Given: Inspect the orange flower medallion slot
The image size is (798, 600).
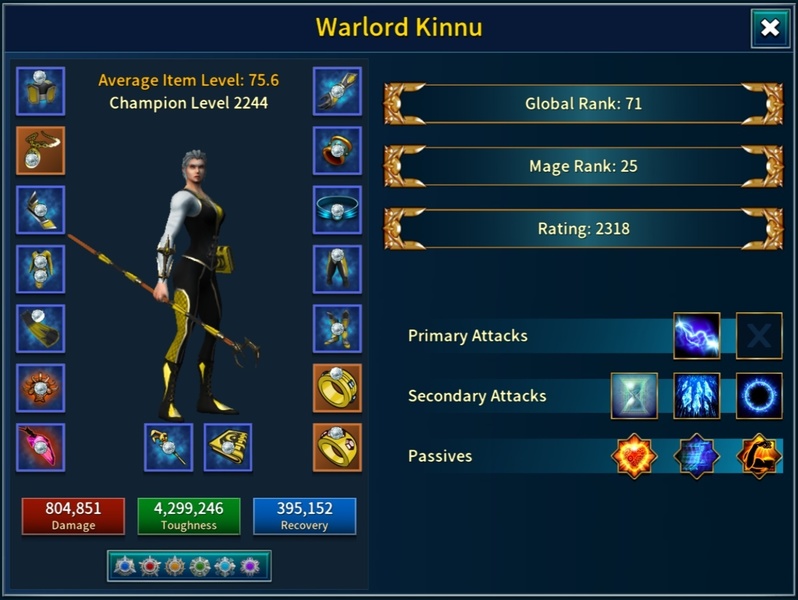Looking at the screenshot, I should click(x=41, y=389).
